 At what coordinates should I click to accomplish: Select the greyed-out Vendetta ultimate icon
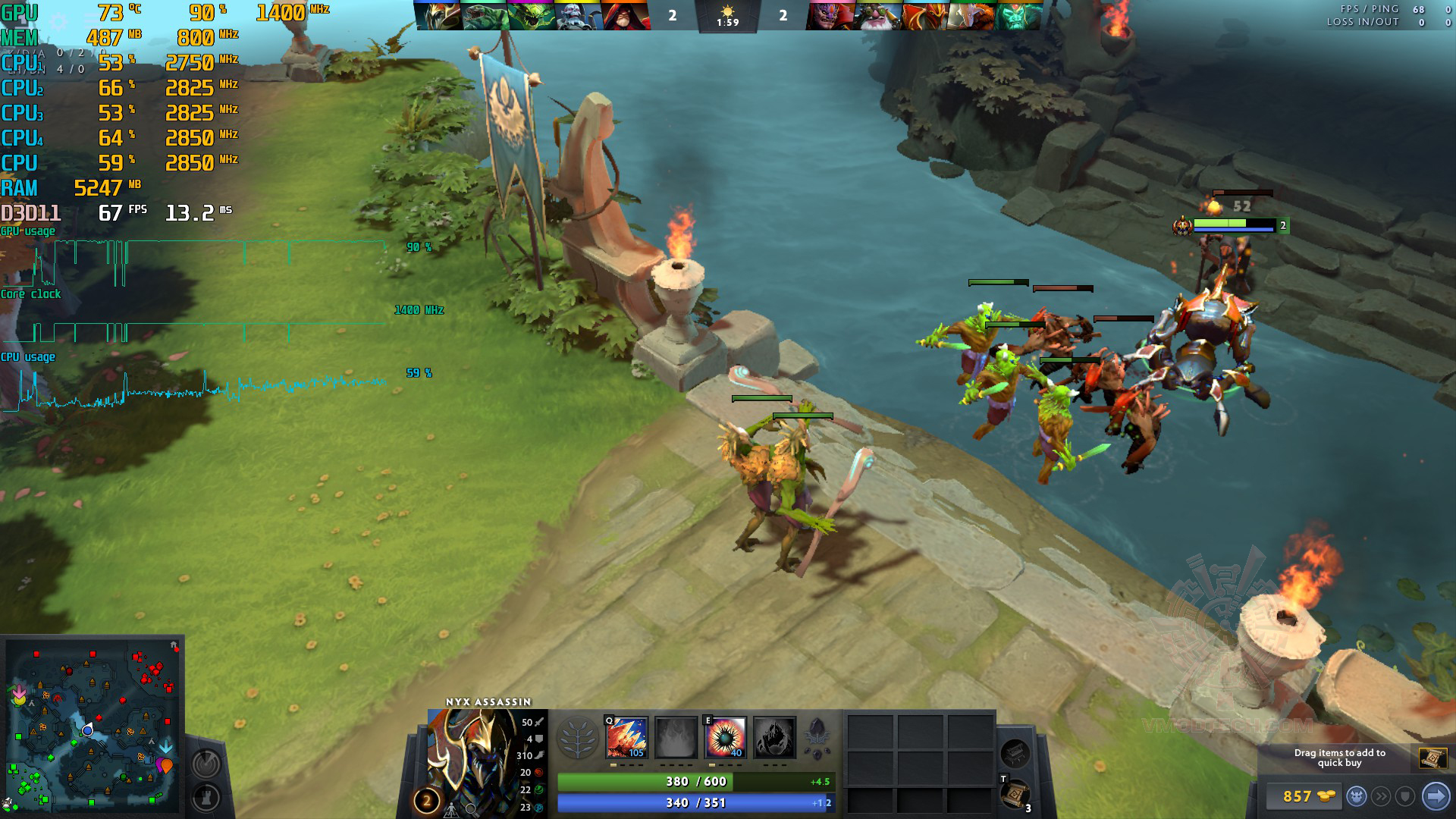point(774,737)
